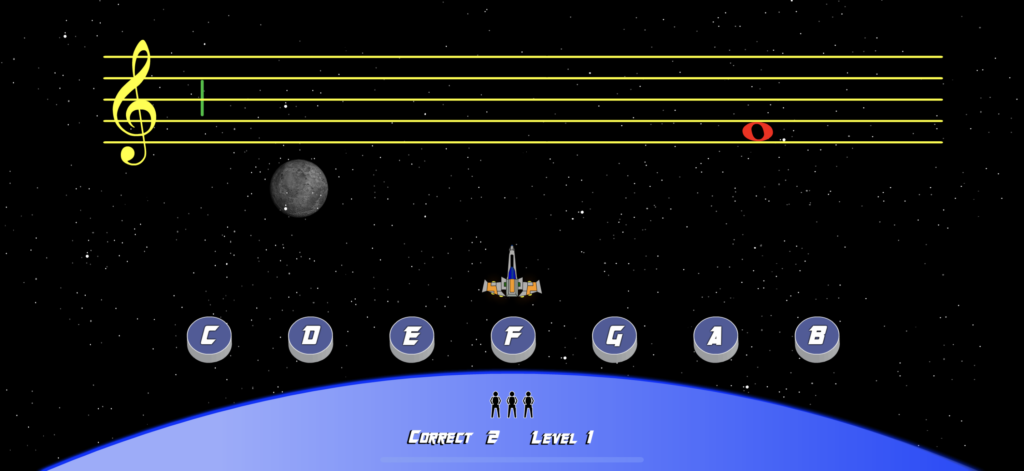
Task: Hit the A note button
Action: tap(715, 337)
